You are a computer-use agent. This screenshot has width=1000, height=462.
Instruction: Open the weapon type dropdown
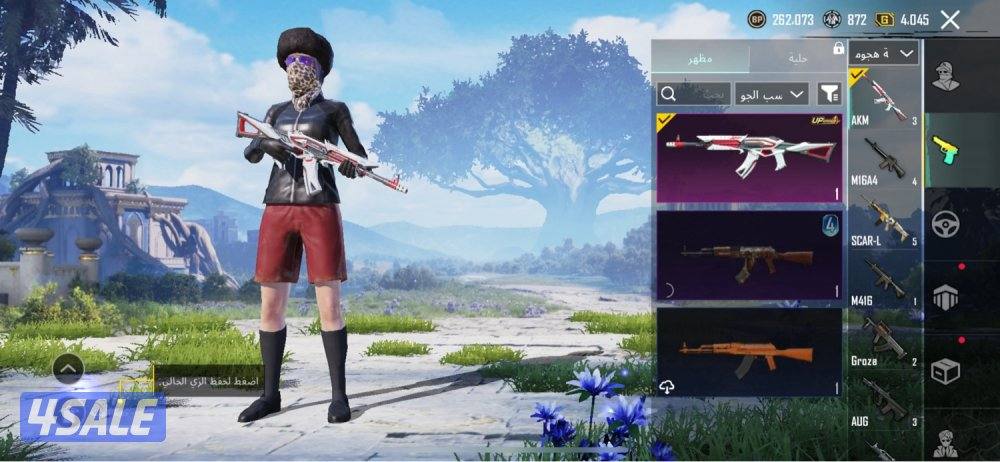(884, 53)
